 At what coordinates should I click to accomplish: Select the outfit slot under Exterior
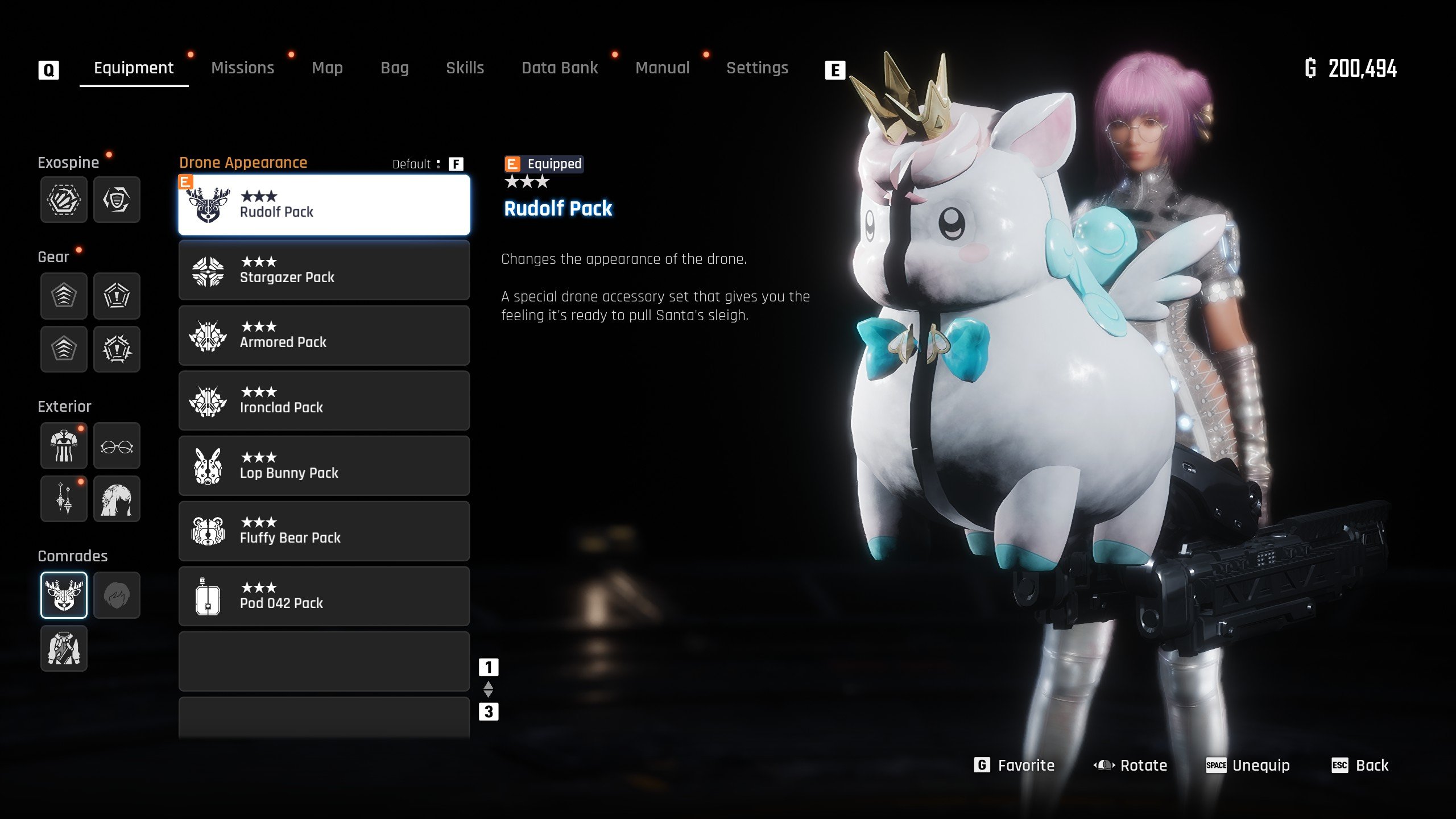coord(64,446)
